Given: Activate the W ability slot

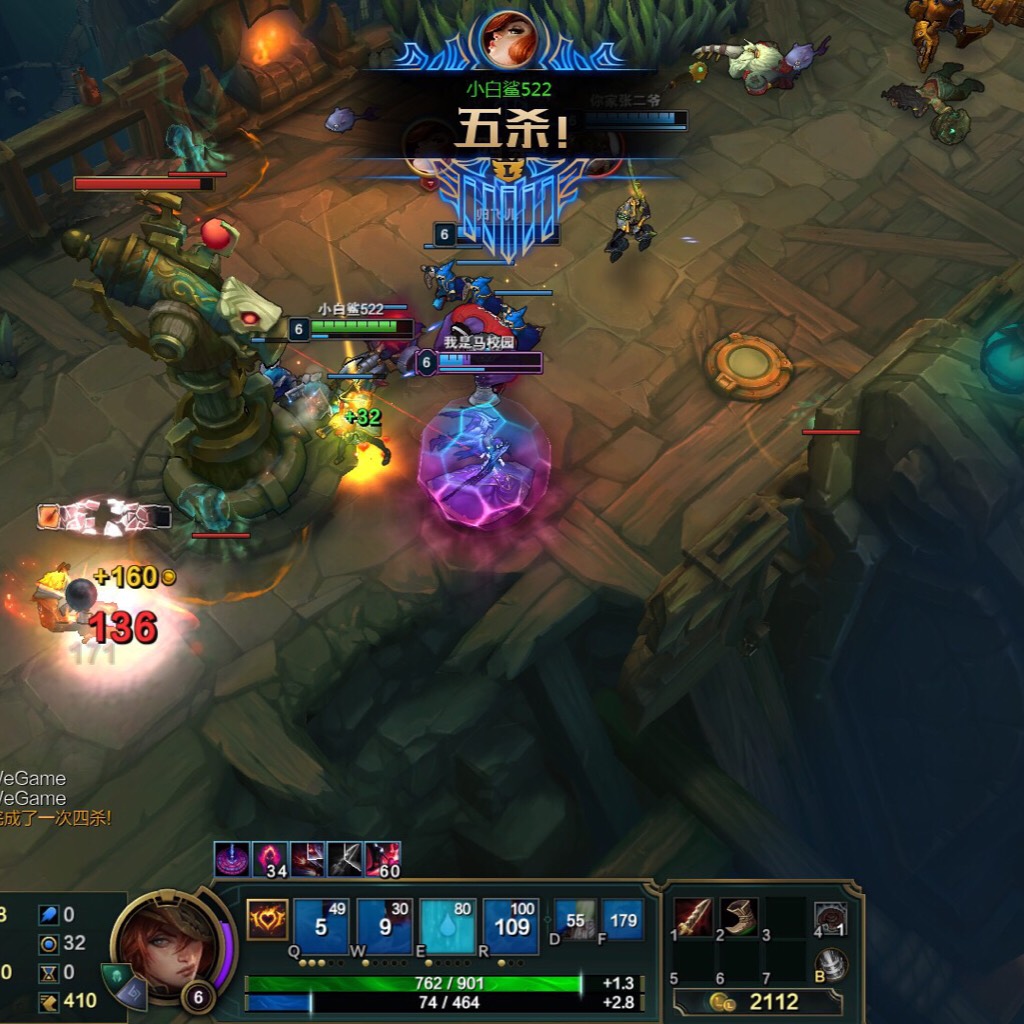Looking at the screenshot, I should click(384, 926).
